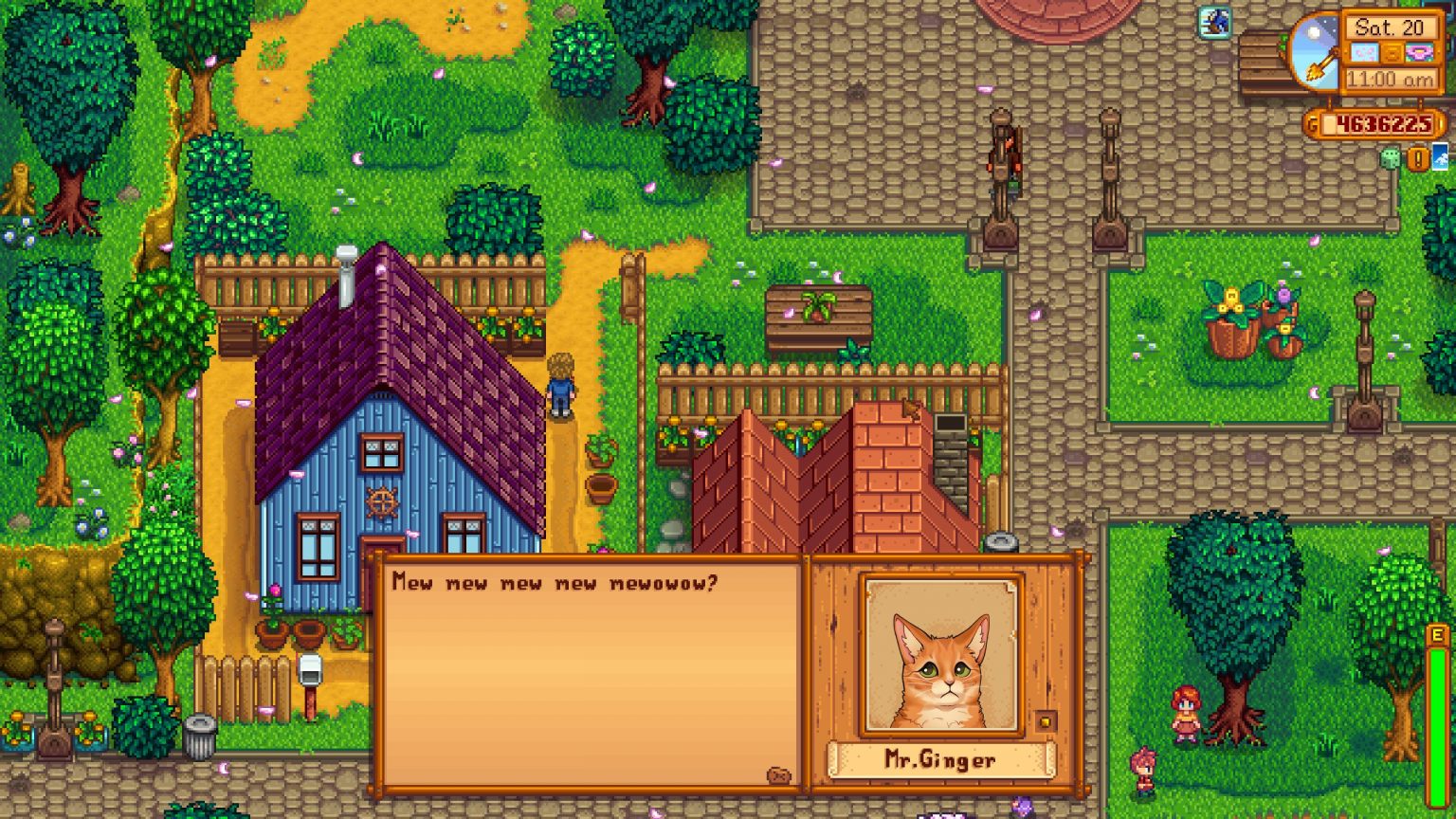Screen dimensions: 1456x819
Task: Click the pink petals weather icon on the clock
Action: coord(1364,53)
